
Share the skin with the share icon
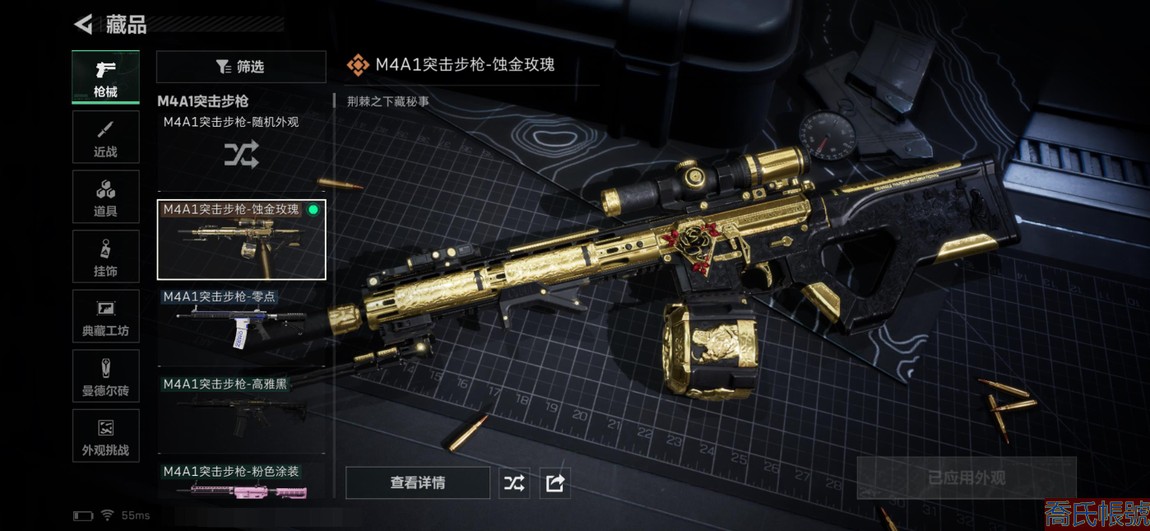(555, 483)
